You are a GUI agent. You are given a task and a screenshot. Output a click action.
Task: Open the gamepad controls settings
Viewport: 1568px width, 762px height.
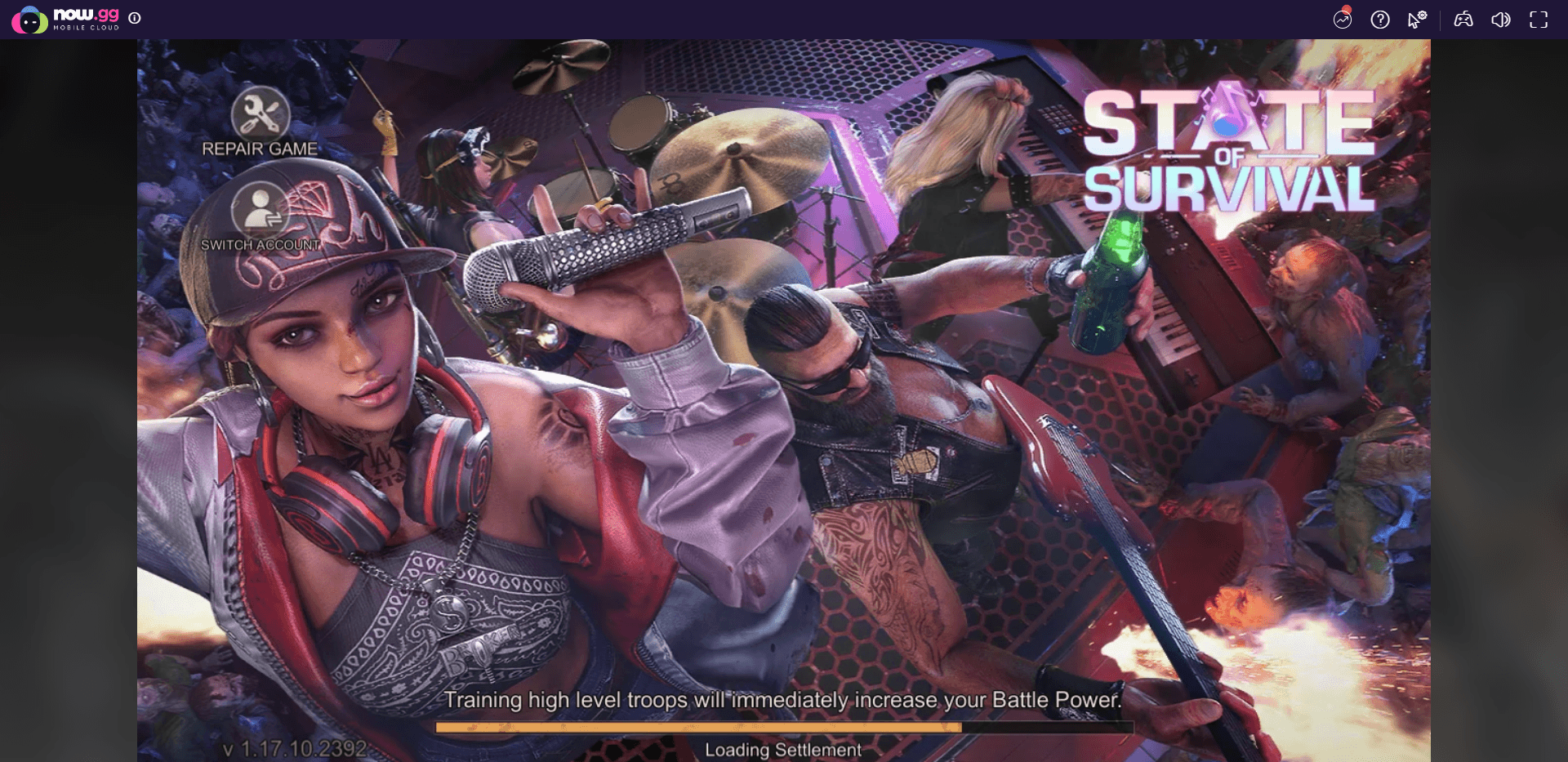click(x=1463, y=20)
